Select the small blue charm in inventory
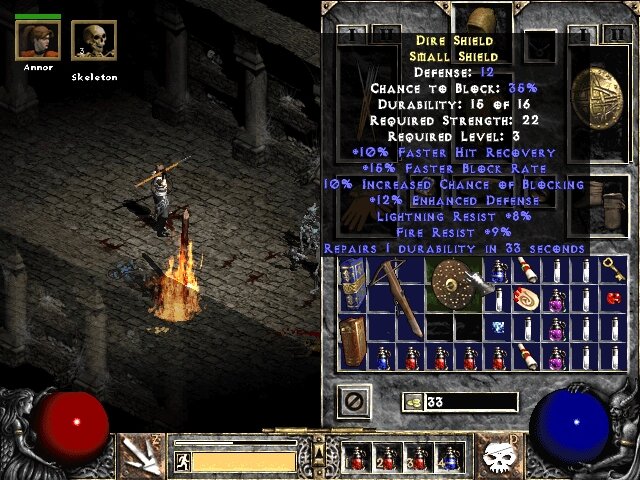 pyautogui.click(x=497, y=328)
